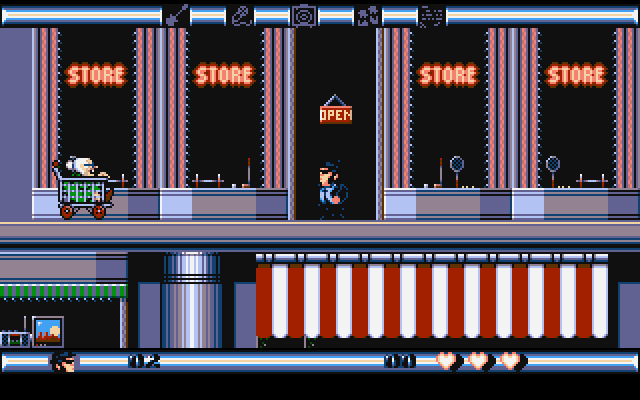Click the player face portrait icon
640x400 pixels.
pos(64,361)
